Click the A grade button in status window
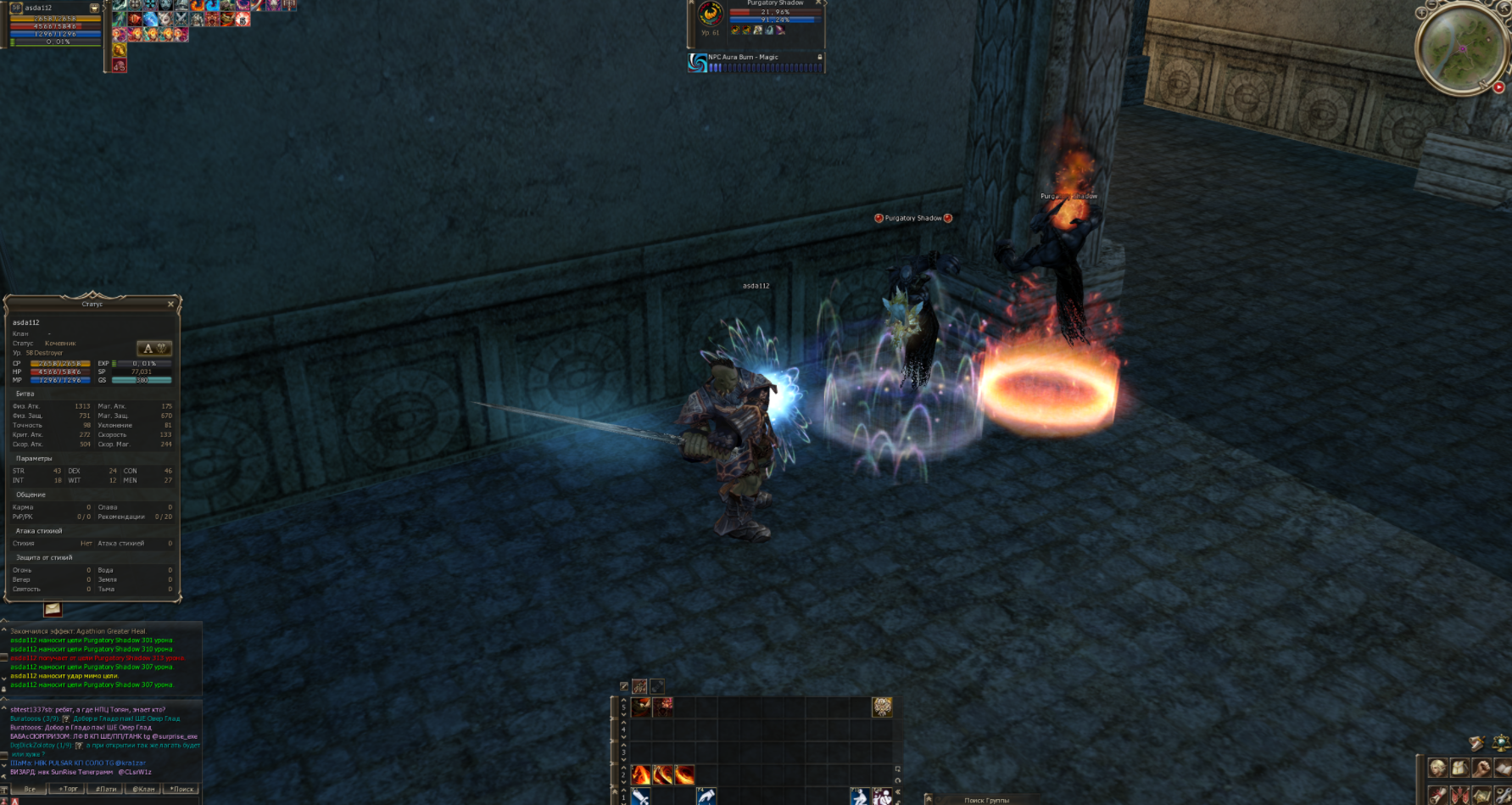Viewport: 1512px width, 805px height. coord(154,349)
